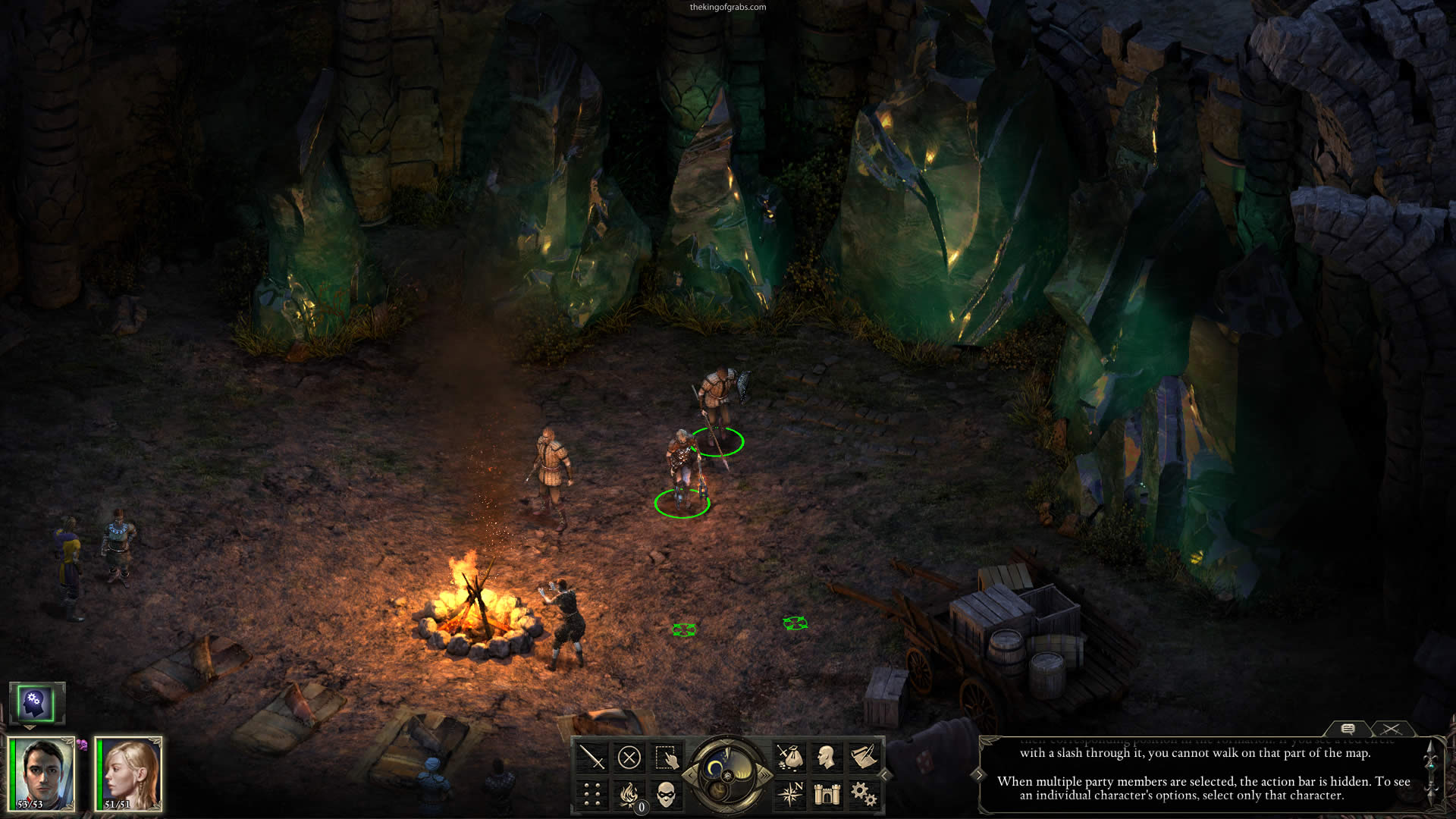
Task: Activate the select-all party button
Action: [x=666, y=757]
